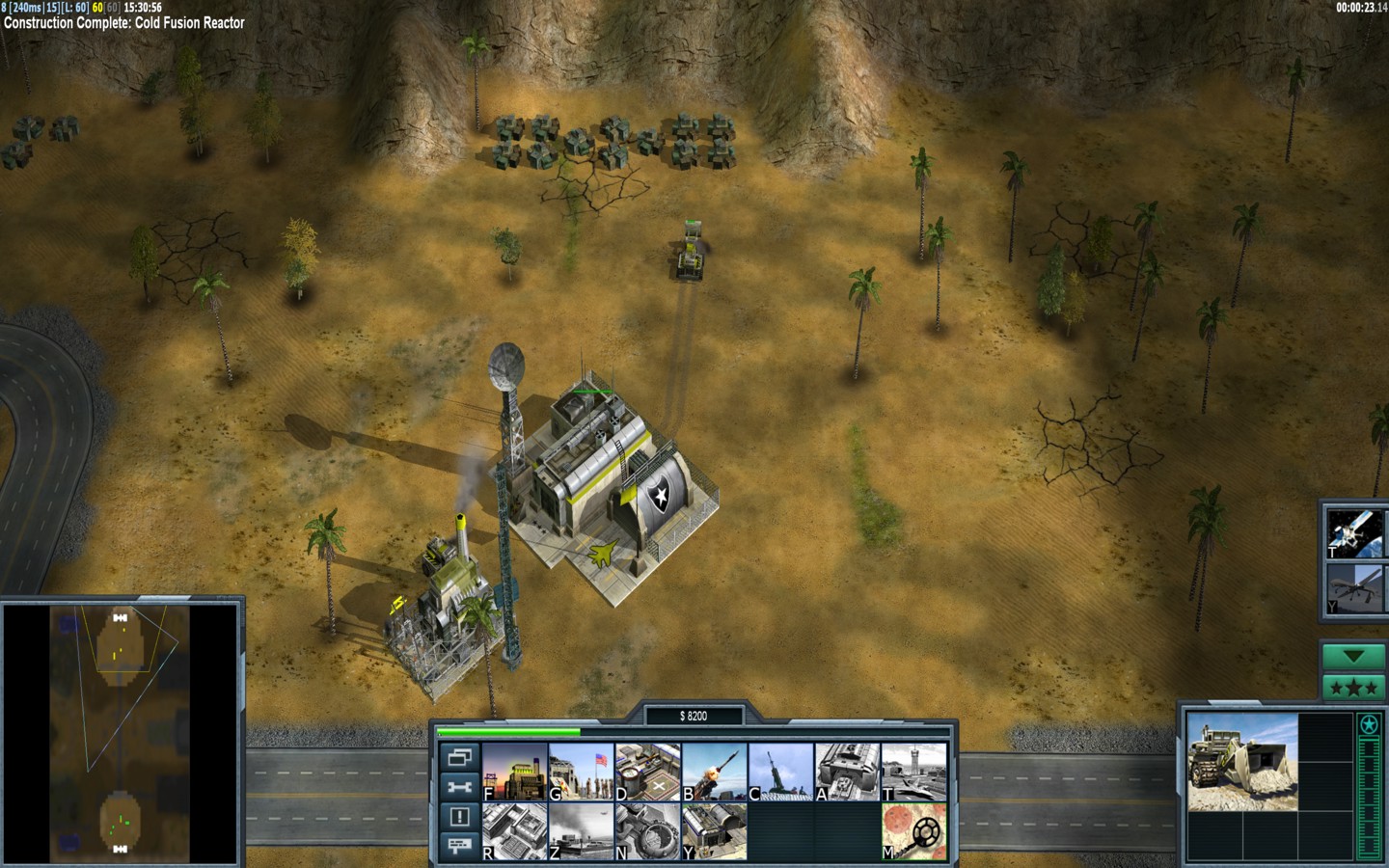Open the chat message button
This screenshot has height=868, width=1389.
460,846
